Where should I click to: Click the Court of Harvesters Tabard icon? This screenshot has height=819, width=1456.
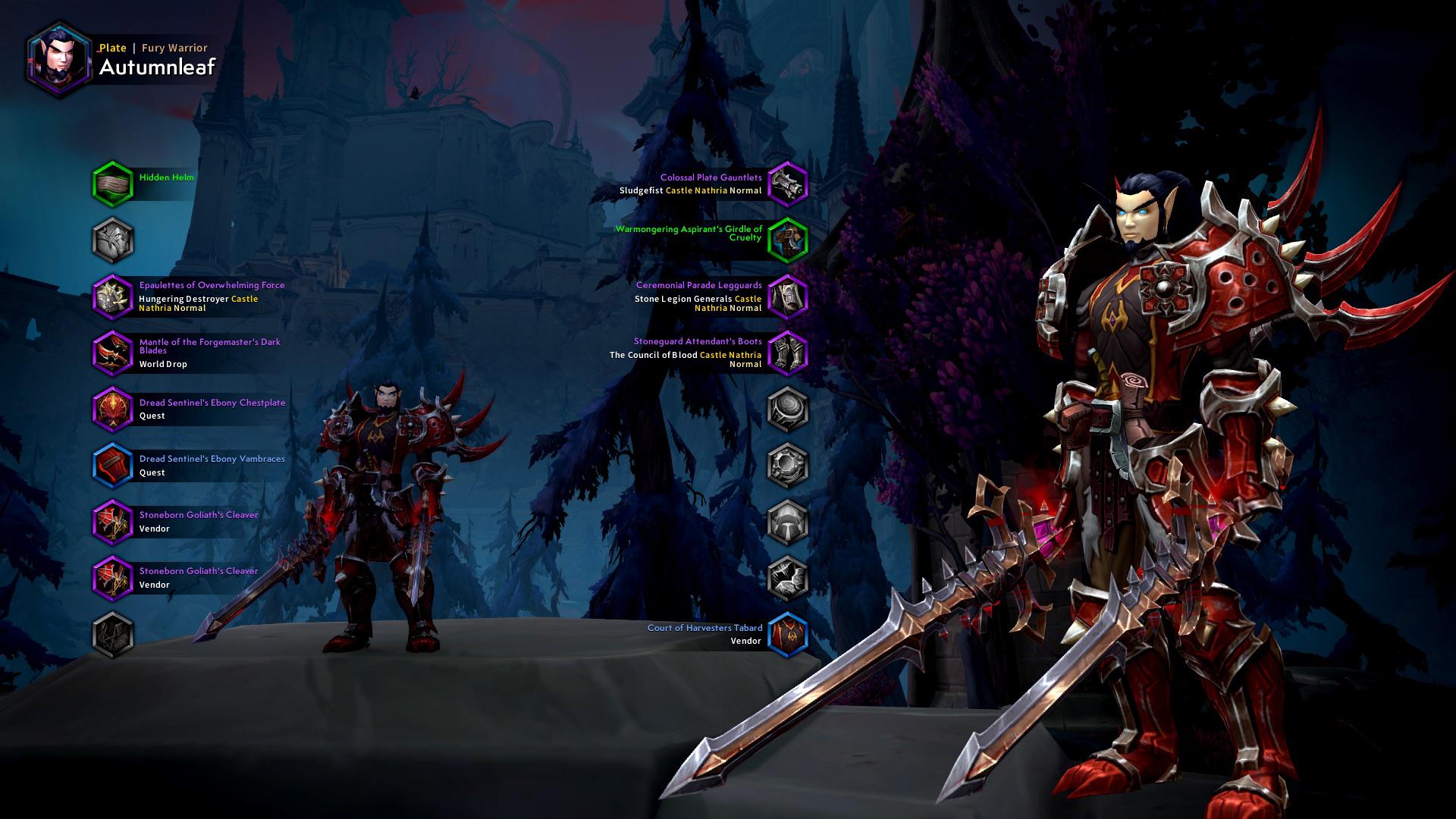point(789,635)
